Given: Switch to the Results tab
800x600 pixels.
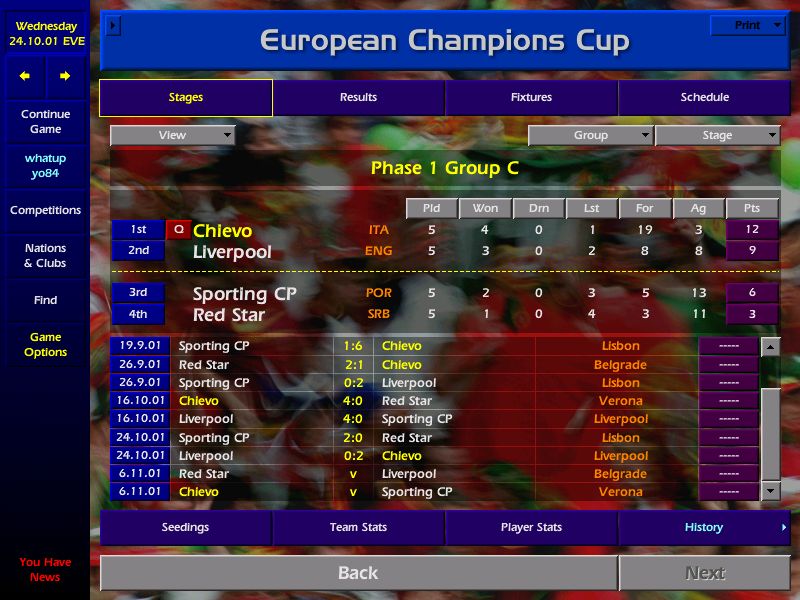Looking at the screenshot, I should [x=358, y=97].
